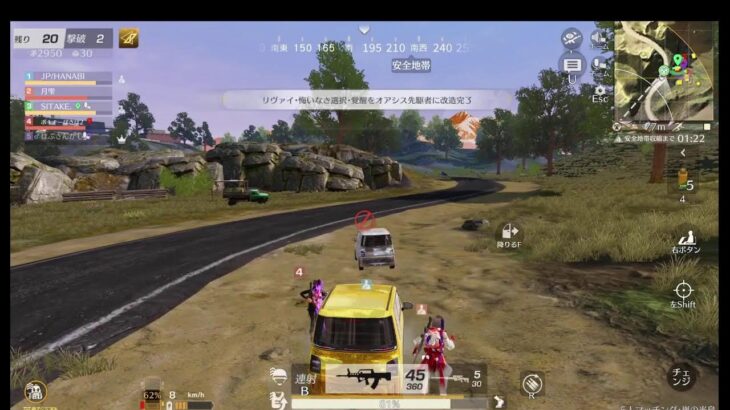
Task: Toggle the speaker voice output icon
Action: click(599, 38)
